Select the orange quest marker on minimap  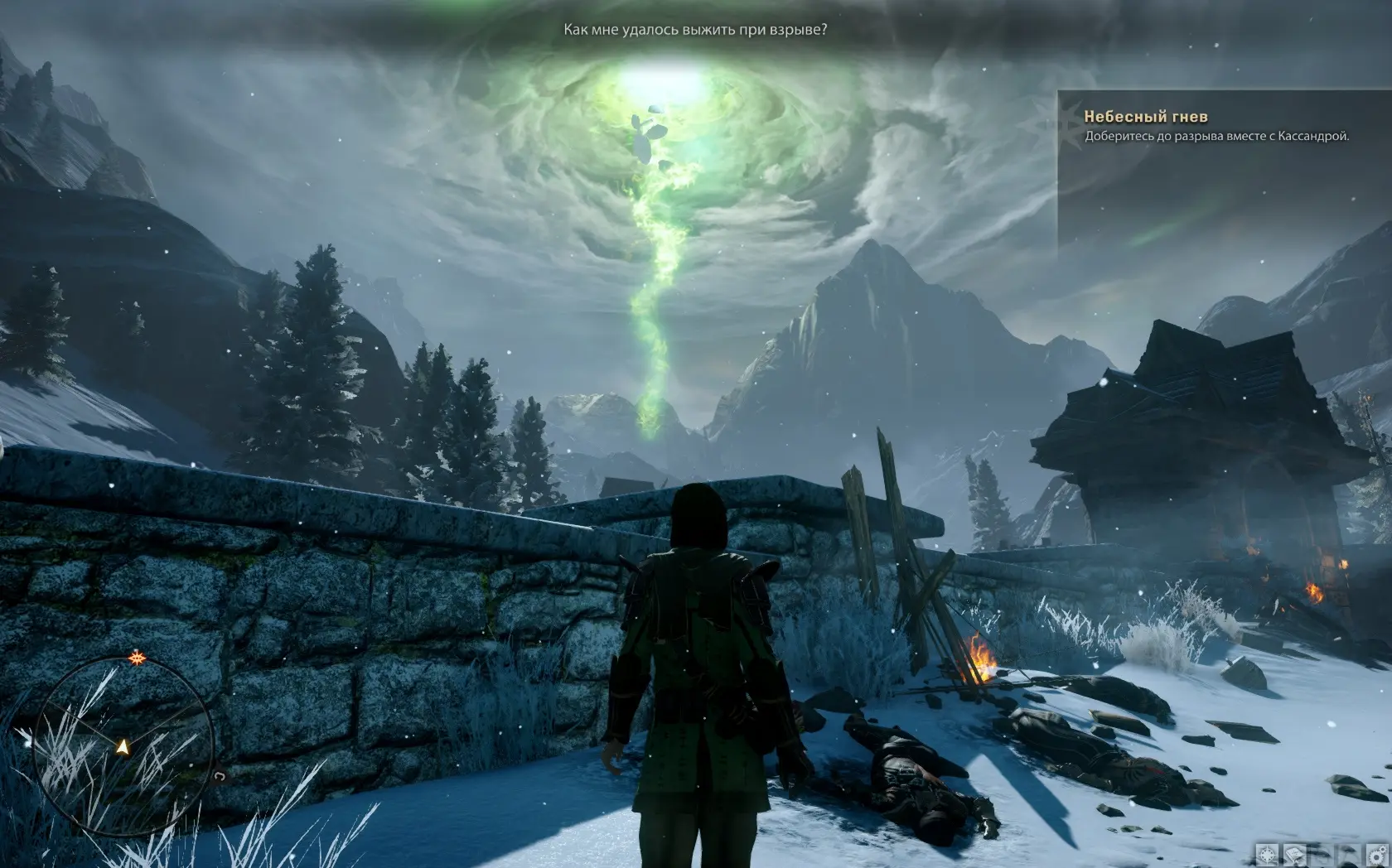pyautogui.click(x=136, y=658)
